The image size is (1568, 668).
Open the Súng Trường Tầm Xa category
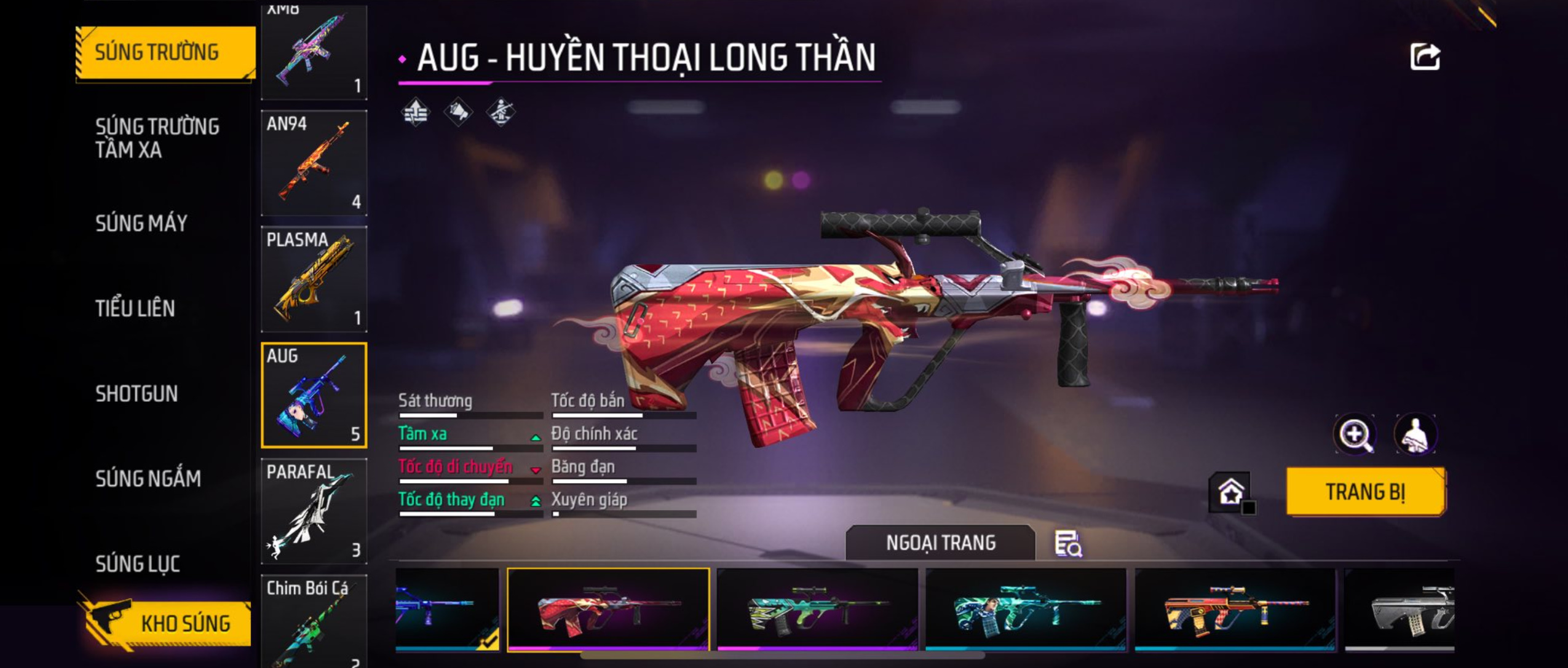pyautogui.click(x=157, y=138)
